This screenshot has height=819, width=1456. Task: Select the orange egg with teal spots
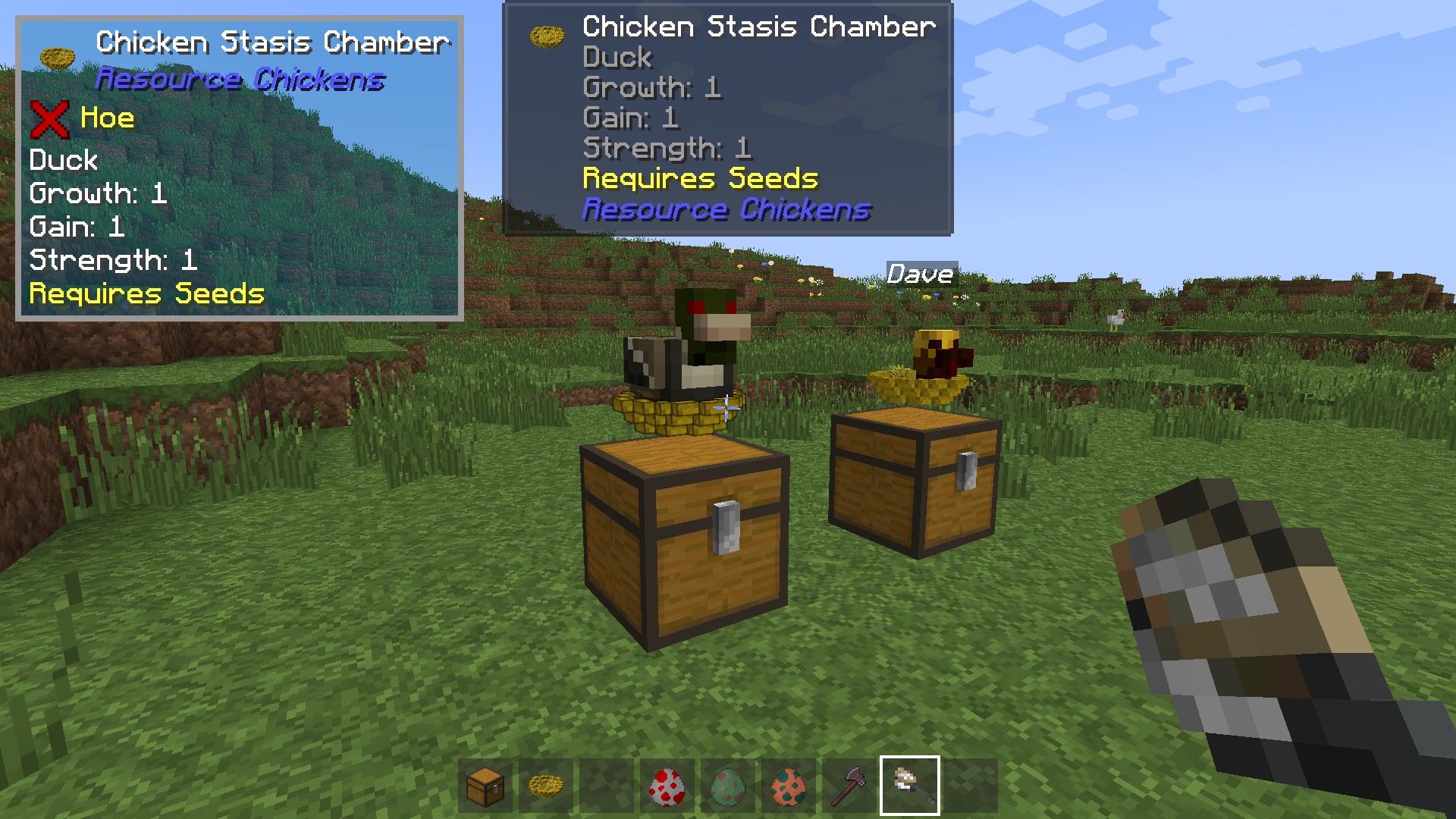(789, 786)
